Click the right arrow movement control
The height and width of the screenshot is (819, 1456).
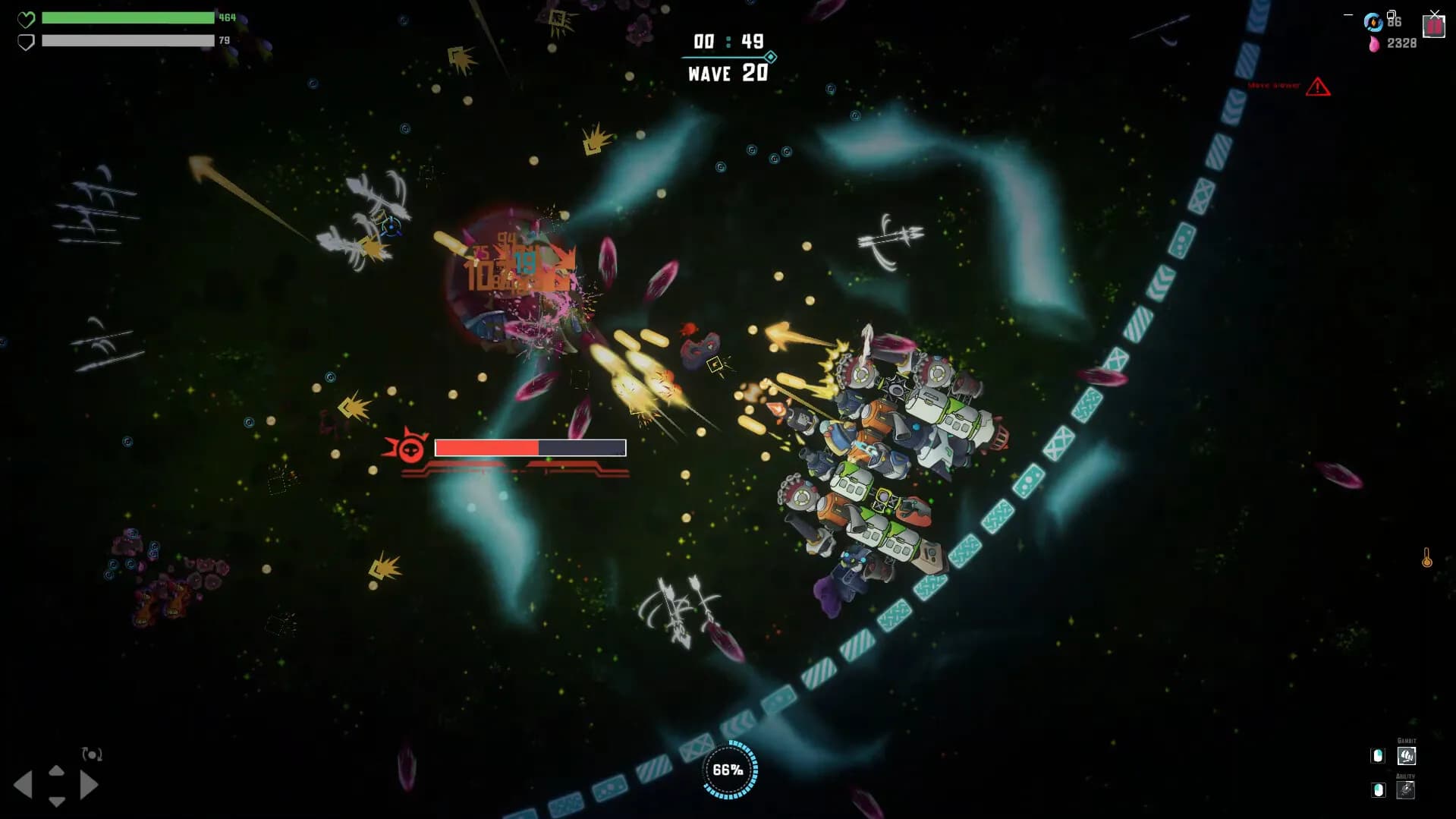click(89, 785)
